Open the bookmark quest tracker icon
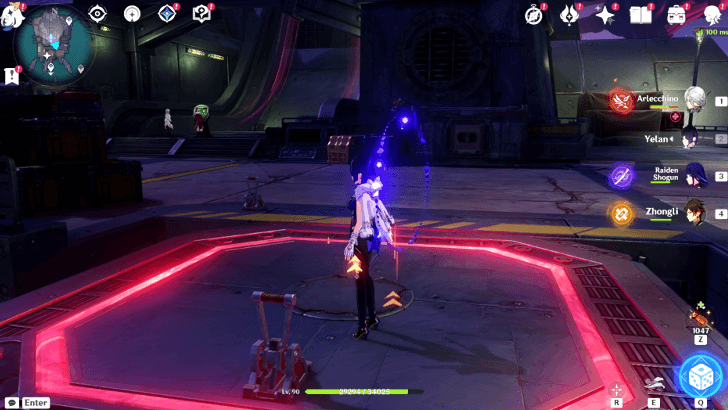Image resolution: width=728 pixels, height=410 pixels. point(11,75)
